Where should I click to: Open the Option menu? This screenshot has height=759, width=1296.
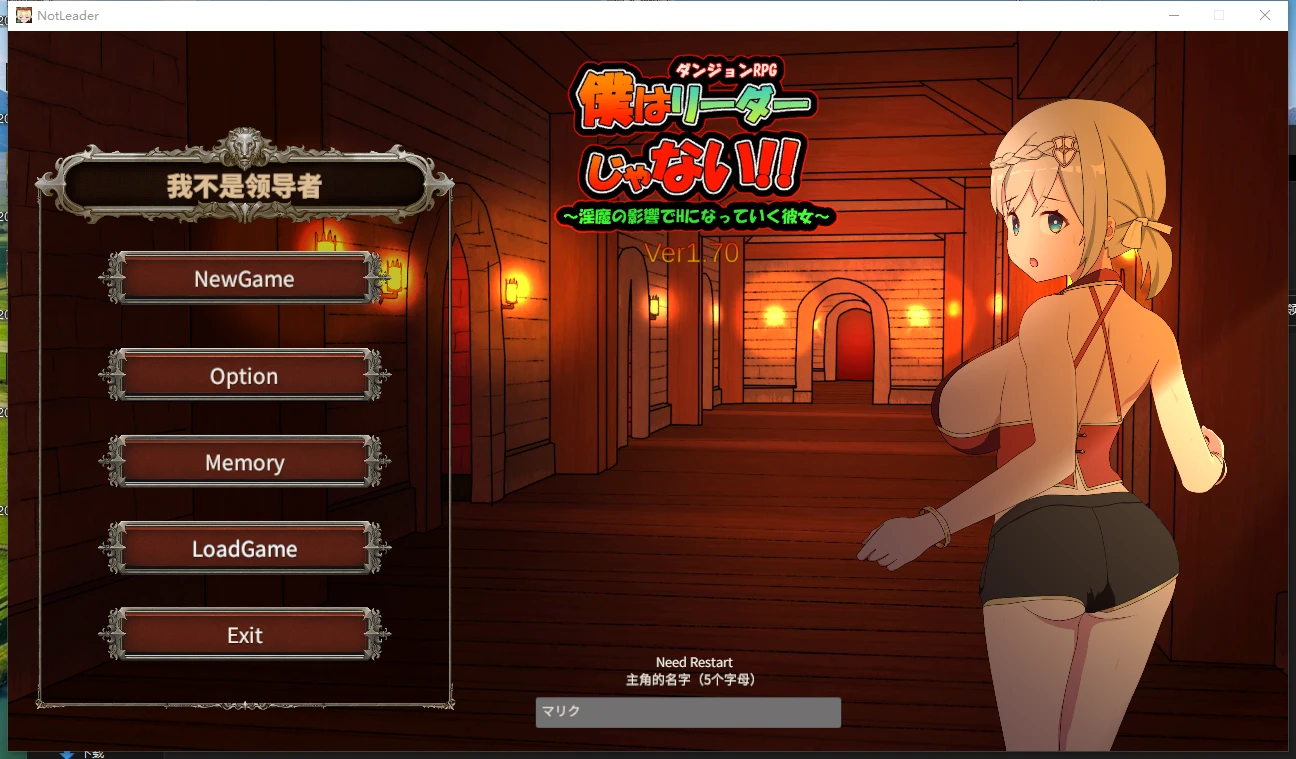point(243,376)
